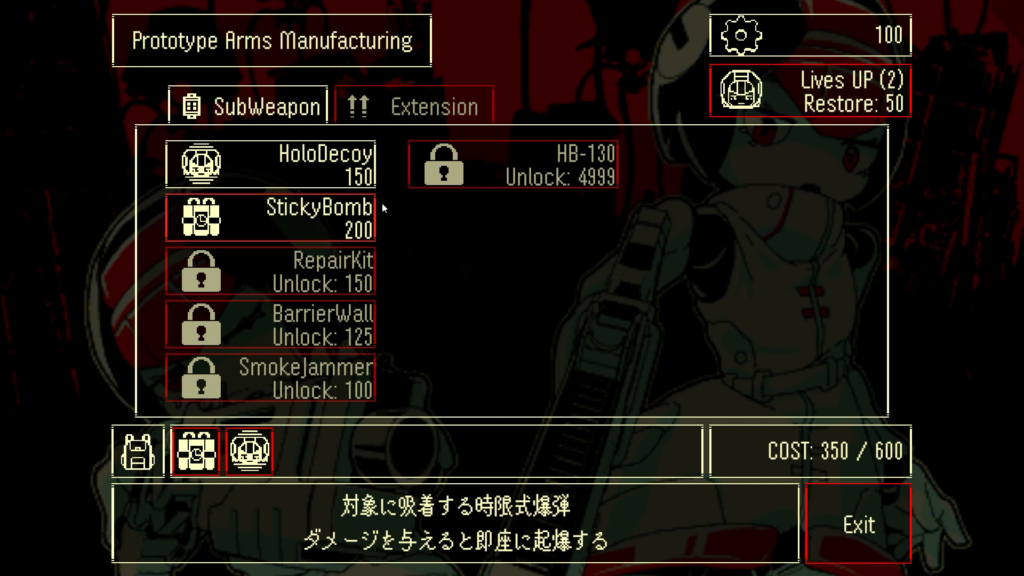This screenshot has height=576, width=1024.
Task: Choose the StickyBomb entry costing 200
Action: point(271,218)
